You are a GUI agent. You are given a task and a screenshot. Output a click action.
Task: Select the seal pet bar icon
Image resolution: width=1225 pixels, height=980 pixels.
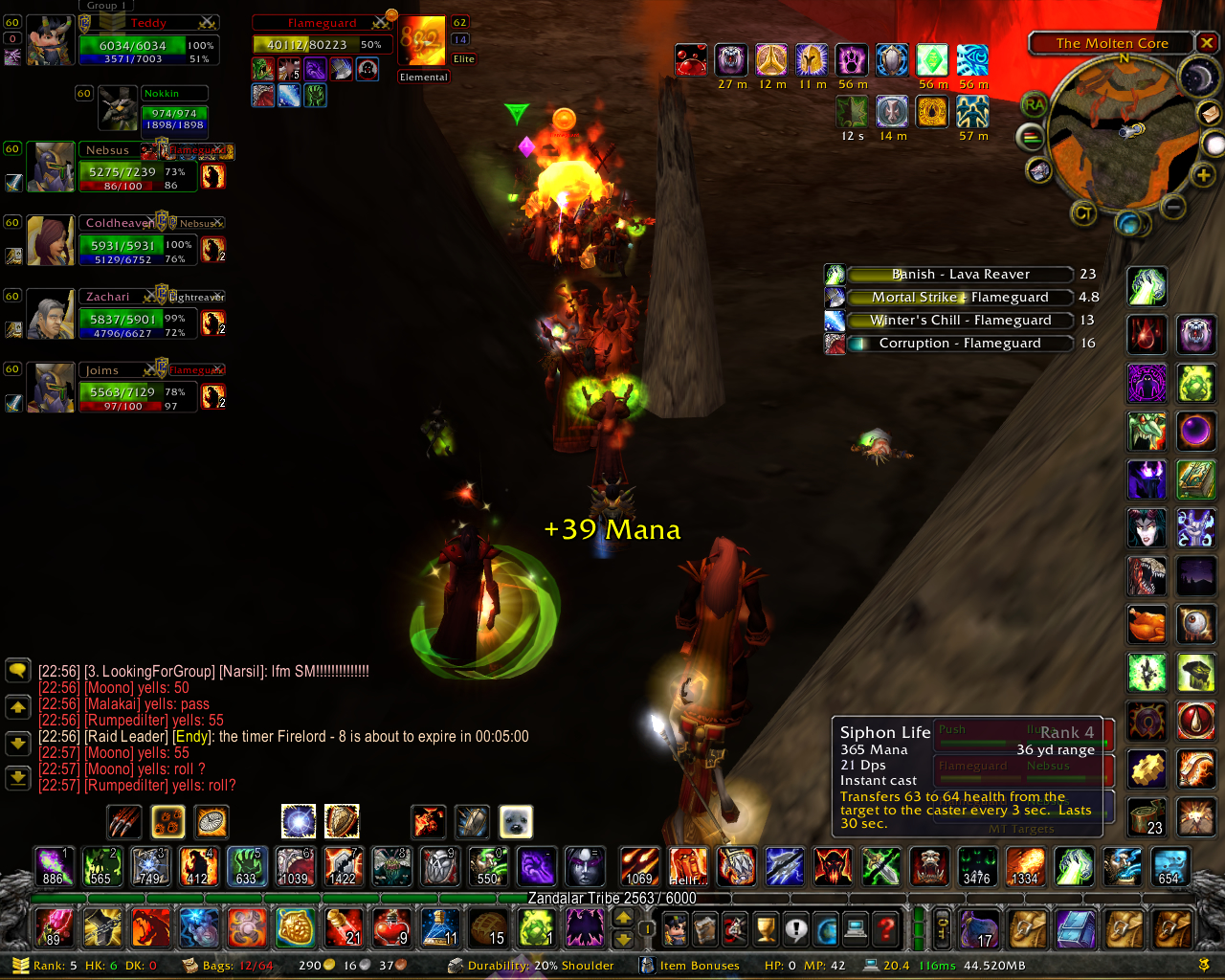point(516,821)
